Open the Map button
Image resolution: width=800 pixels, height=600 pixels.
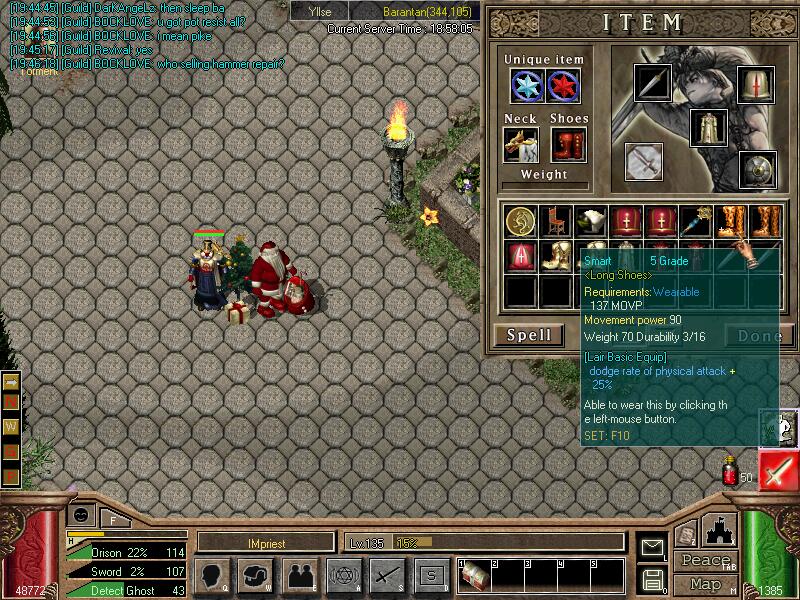pos(706,584)
